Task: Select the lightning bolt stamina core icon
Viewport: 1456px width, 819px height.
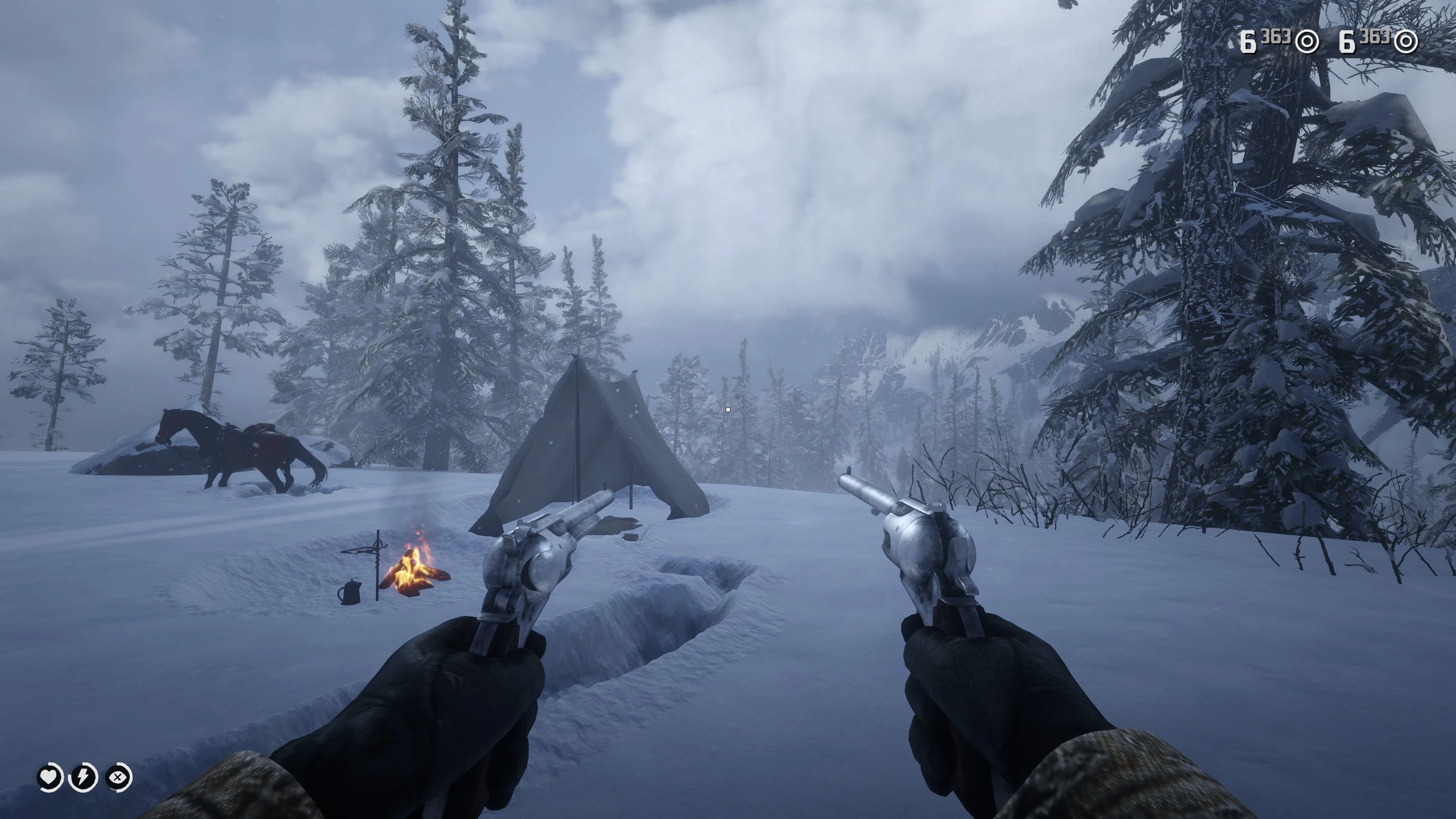Action: (83, 777)
